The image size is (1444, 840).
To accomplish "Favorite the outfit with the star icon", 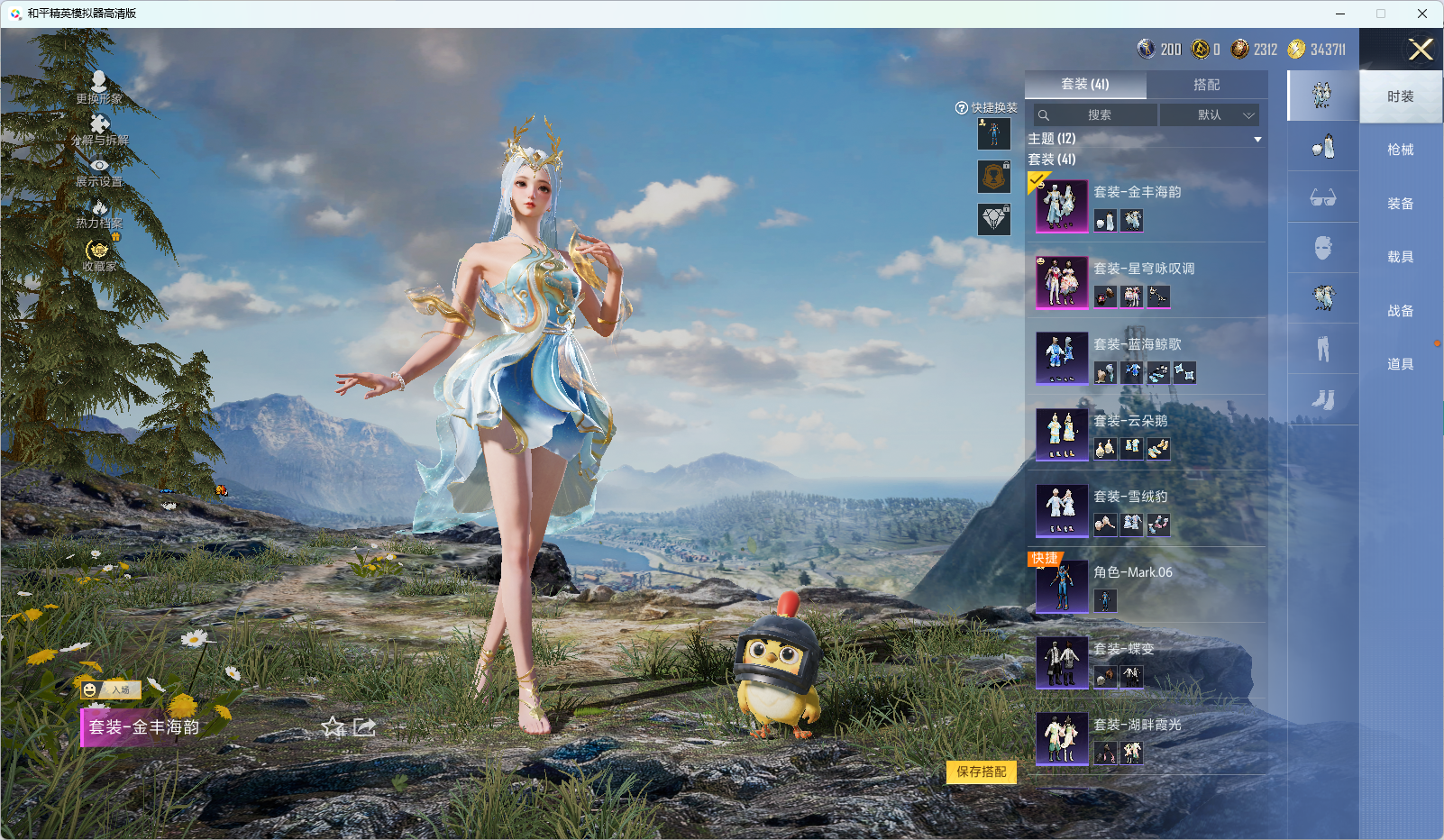I will pos(334,726).
